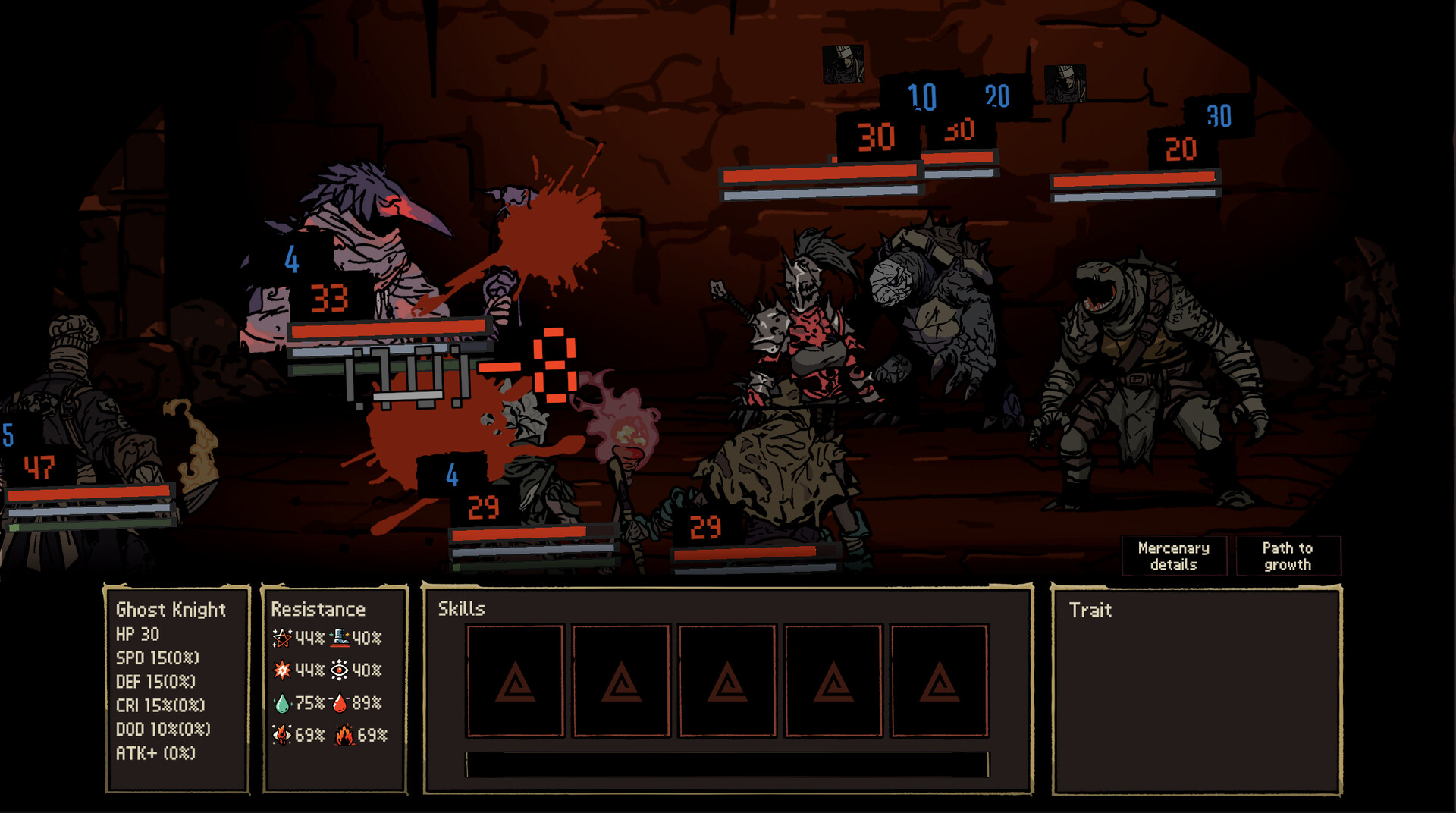Open the Mercenary details panel

coord(1174,556)
